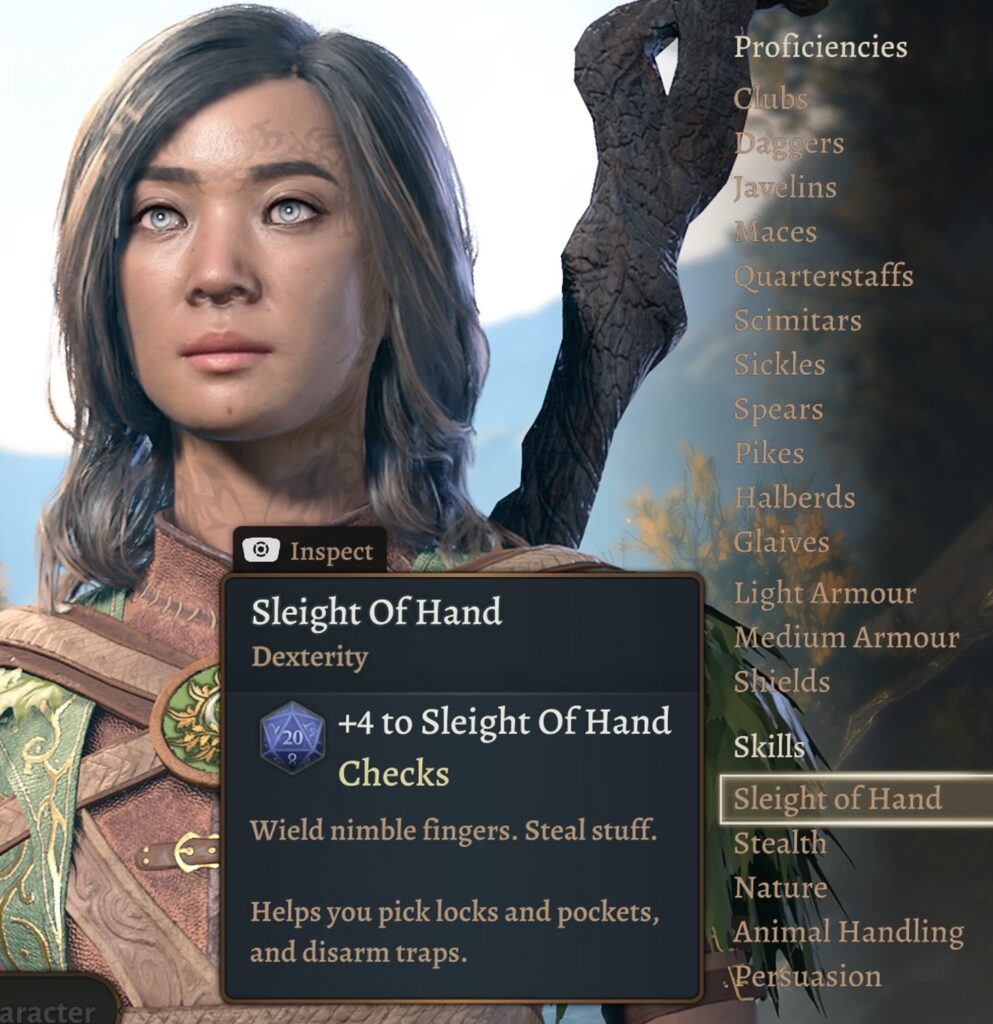993x1024 pixels.
Task: Click the Halberds proficiency
Action: [x=794, y=498]
